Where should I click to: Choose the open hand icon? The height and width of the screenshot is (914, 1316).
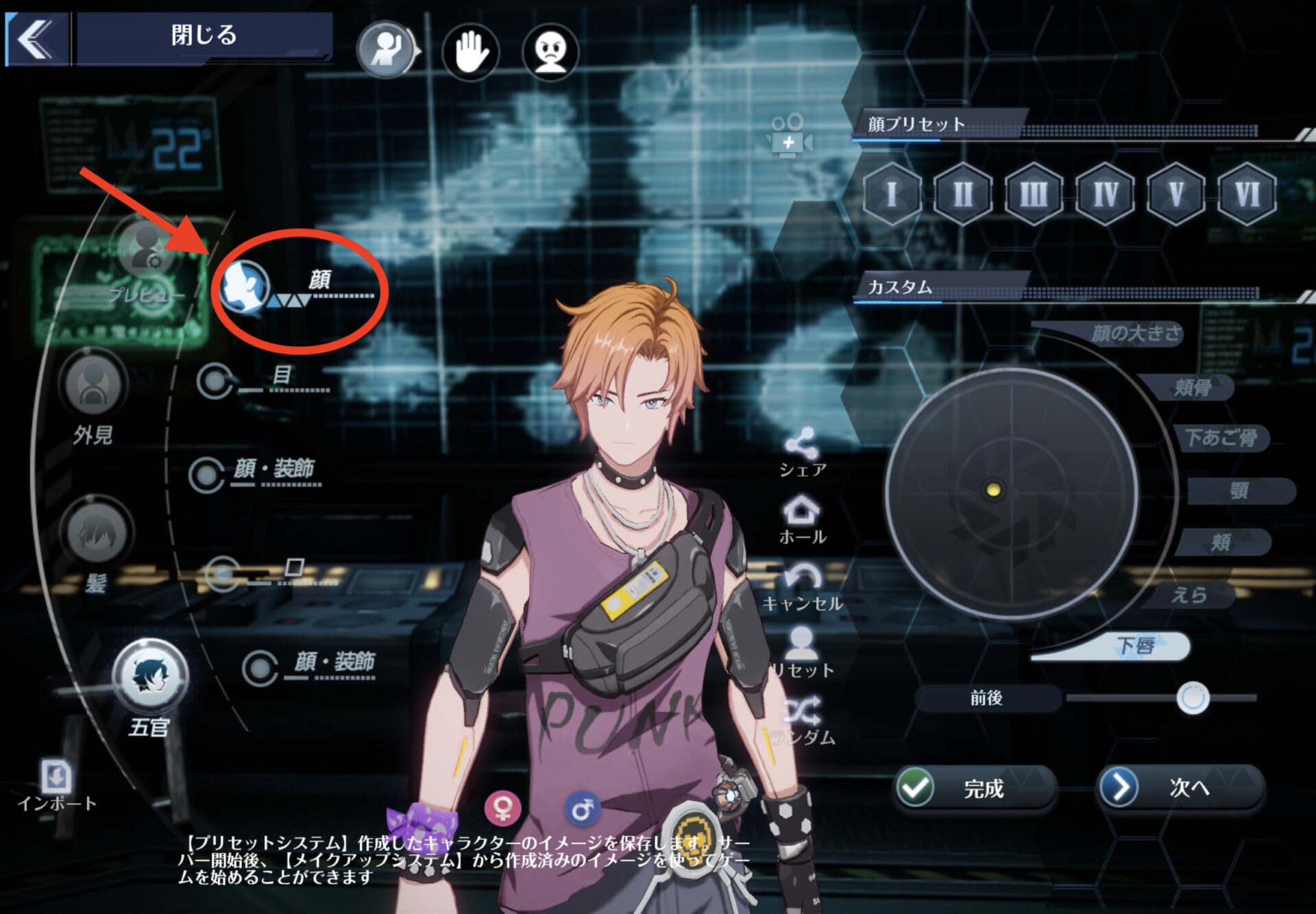(471, 52)
